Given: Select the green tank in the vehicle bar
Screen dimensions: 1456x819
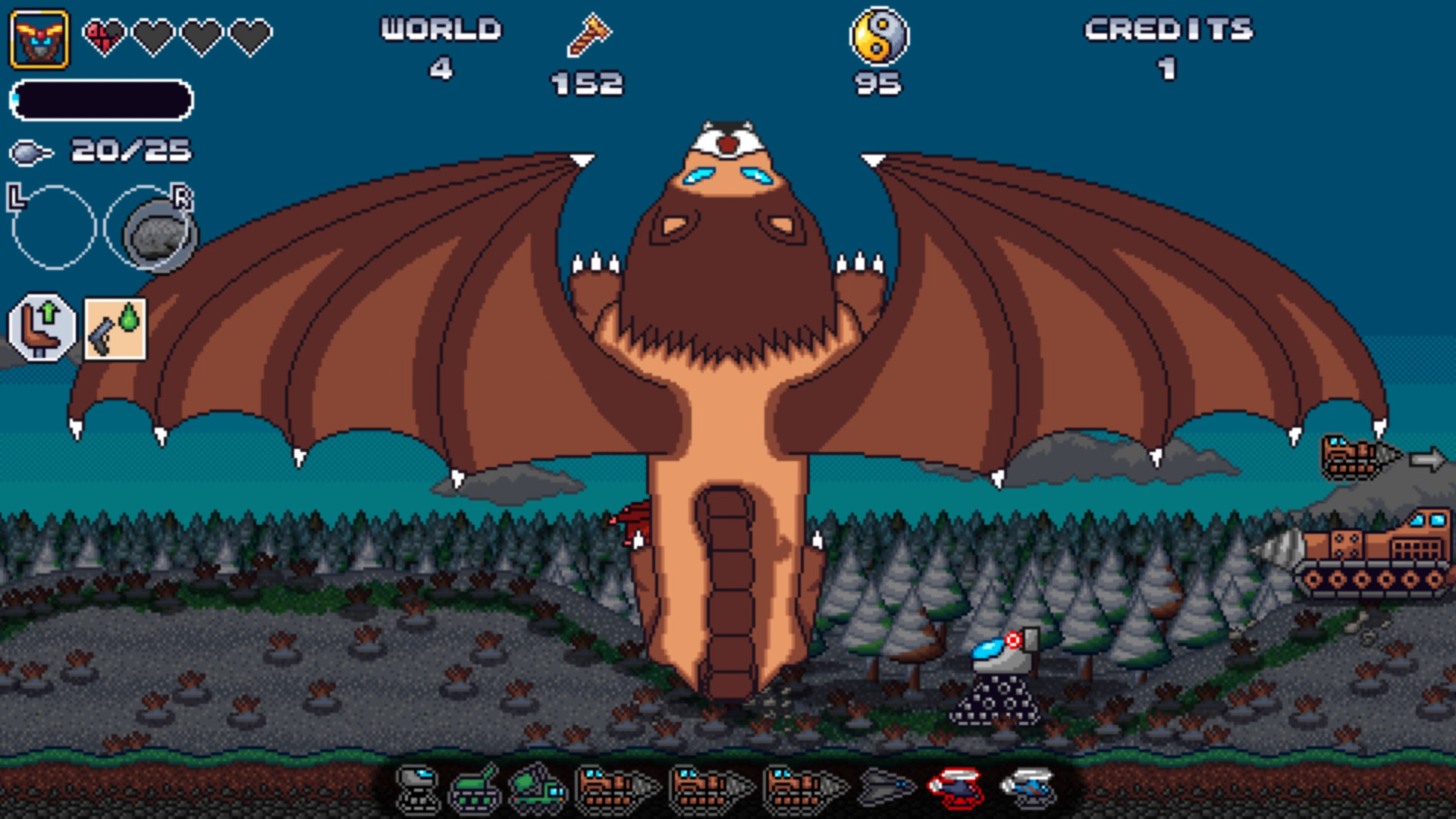Looking at the screenshot, I should tap(475, 789).
